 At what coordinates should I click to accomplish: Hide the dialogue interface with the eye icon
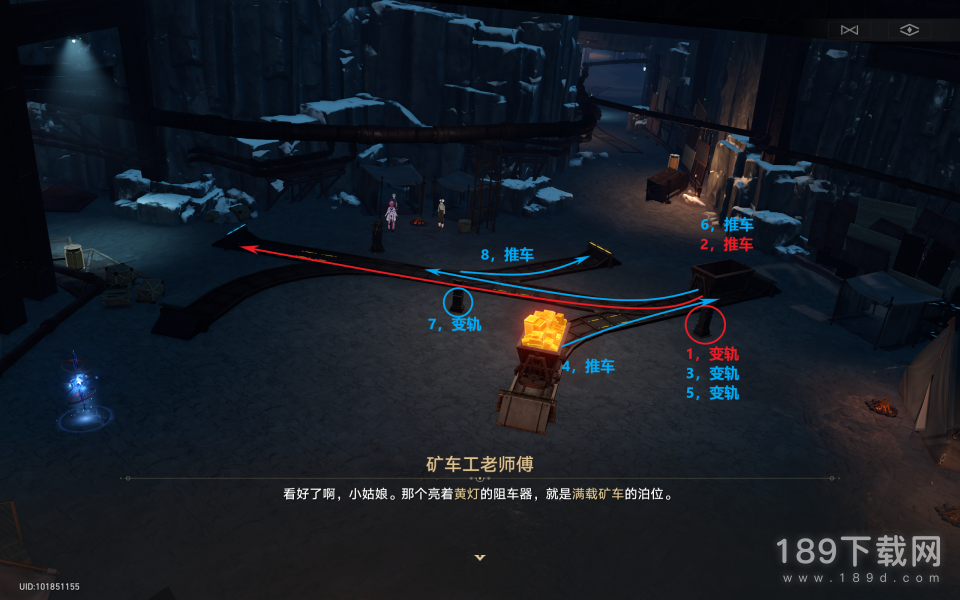click(x=908, y=30)
